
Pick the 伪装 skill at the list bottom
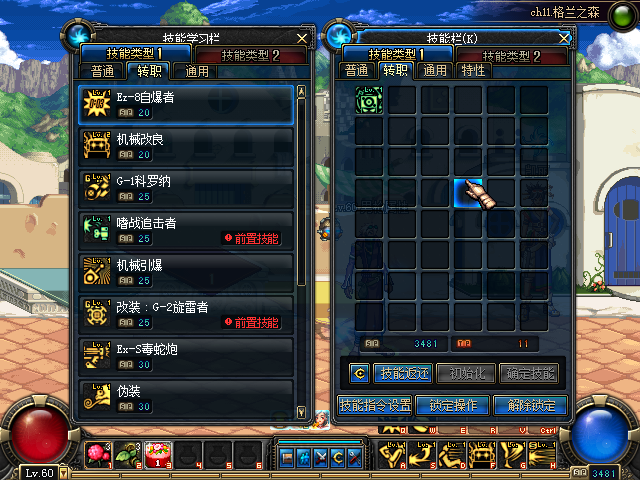pyautogui.click(x=186, y=398)
